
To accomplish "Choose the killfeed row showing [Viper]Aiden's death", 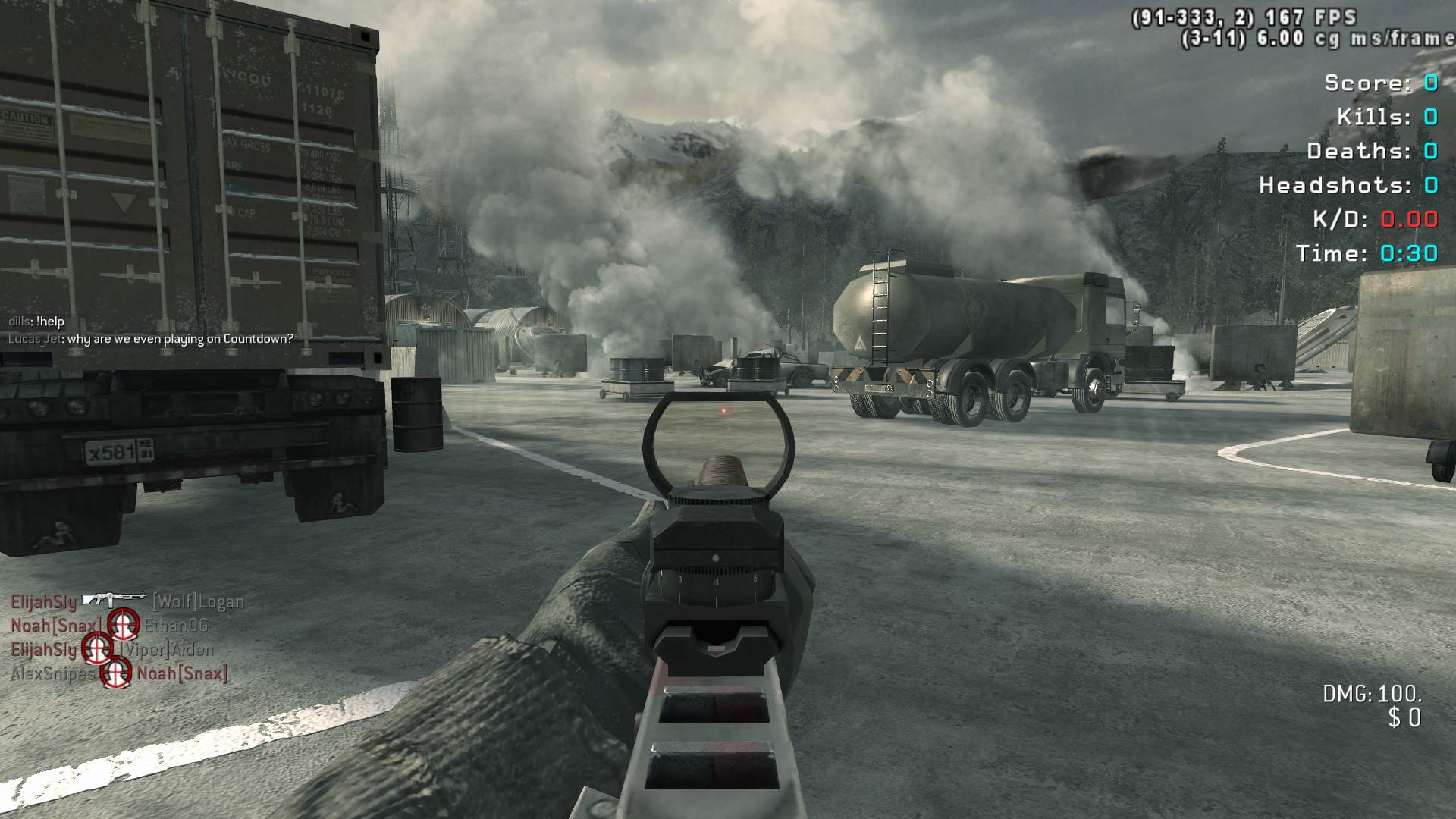I will (x=112, y=649).
